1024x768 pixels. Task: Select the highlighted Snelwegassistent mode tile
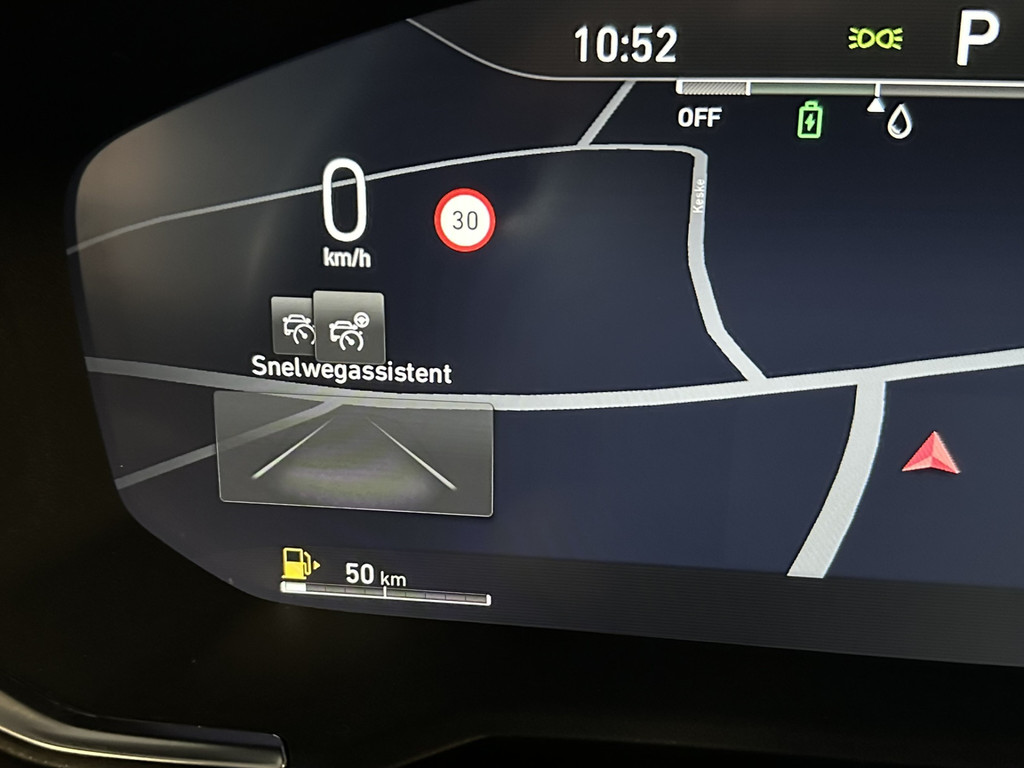tap(349, 326)
